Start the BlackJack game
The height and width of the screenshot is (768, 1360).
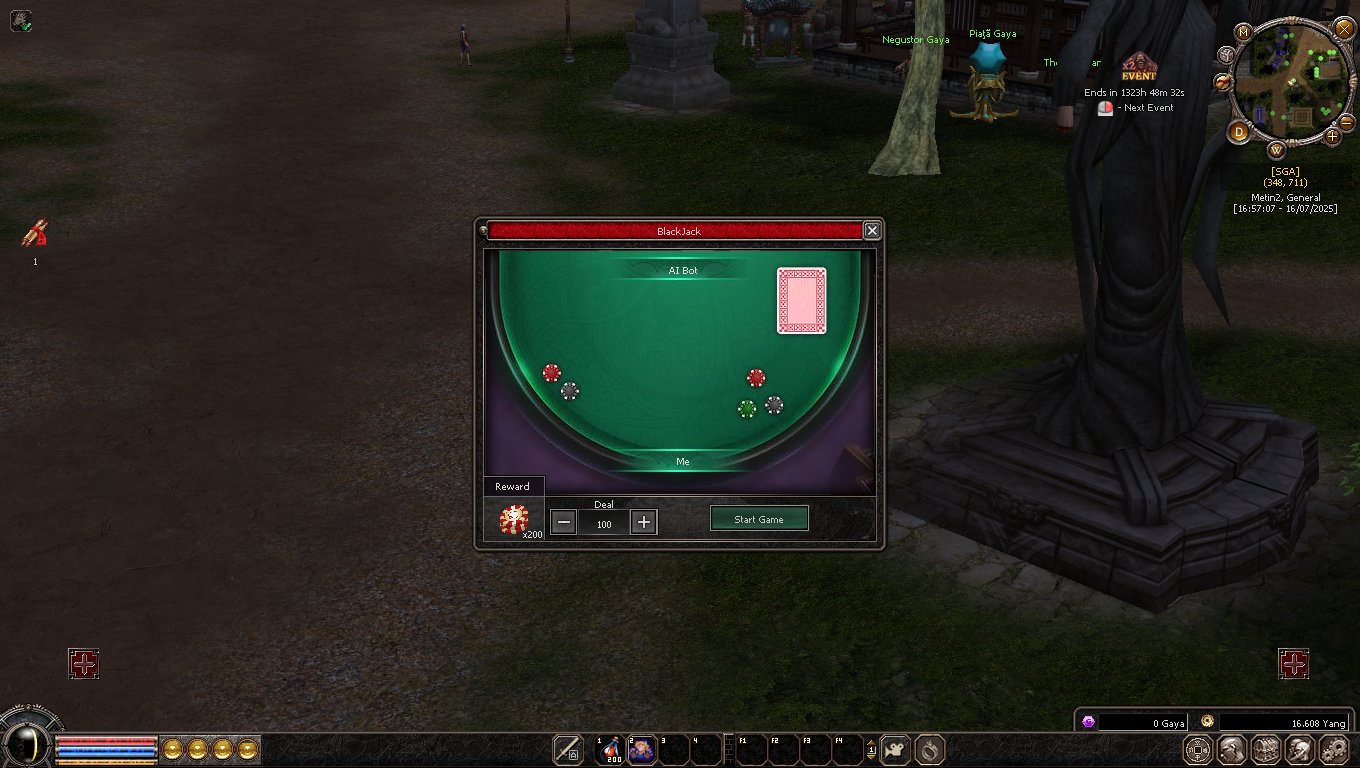759,519
